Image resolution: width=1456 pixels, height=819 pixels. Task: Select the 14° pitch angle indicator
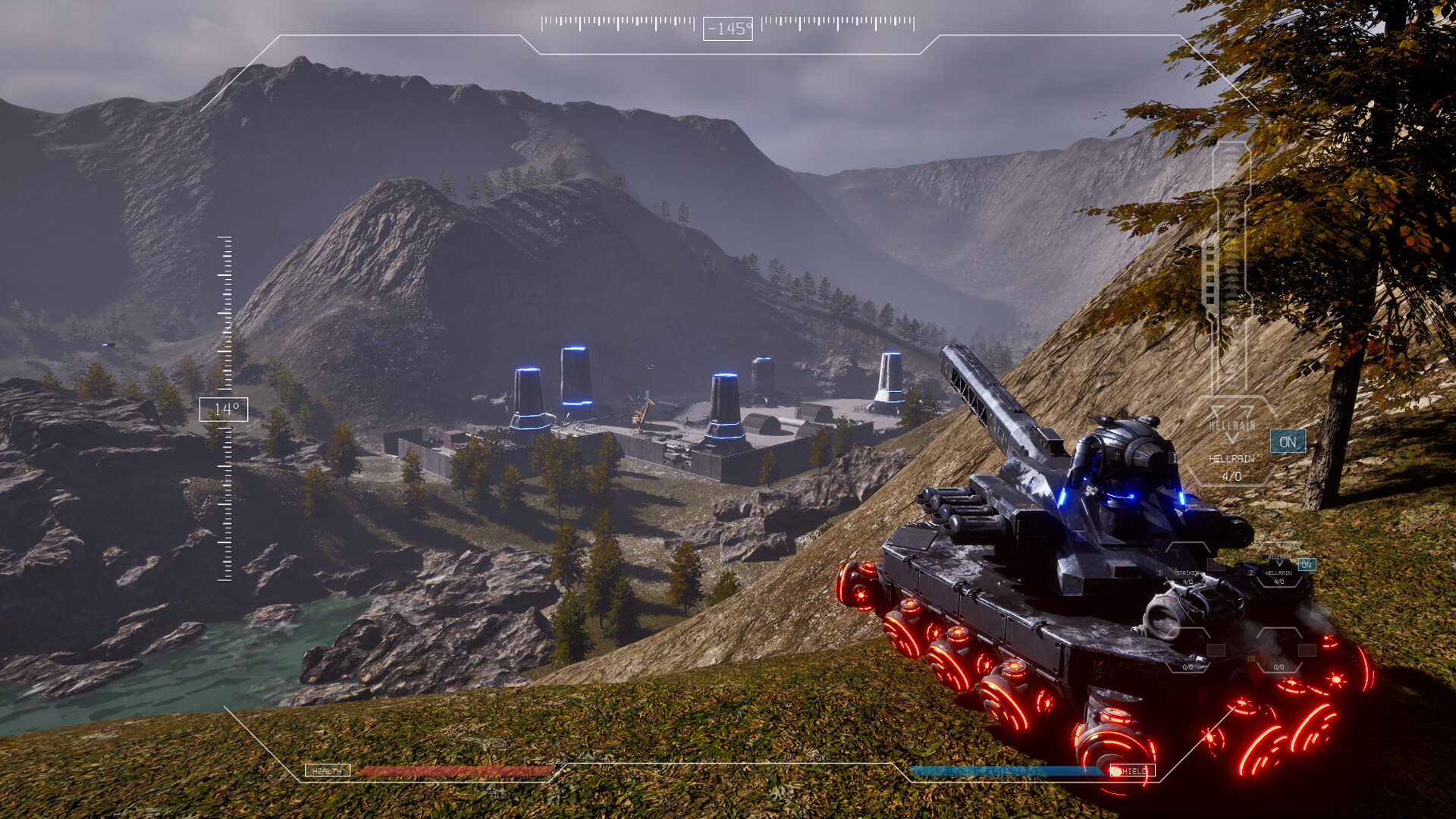(225, 410)
